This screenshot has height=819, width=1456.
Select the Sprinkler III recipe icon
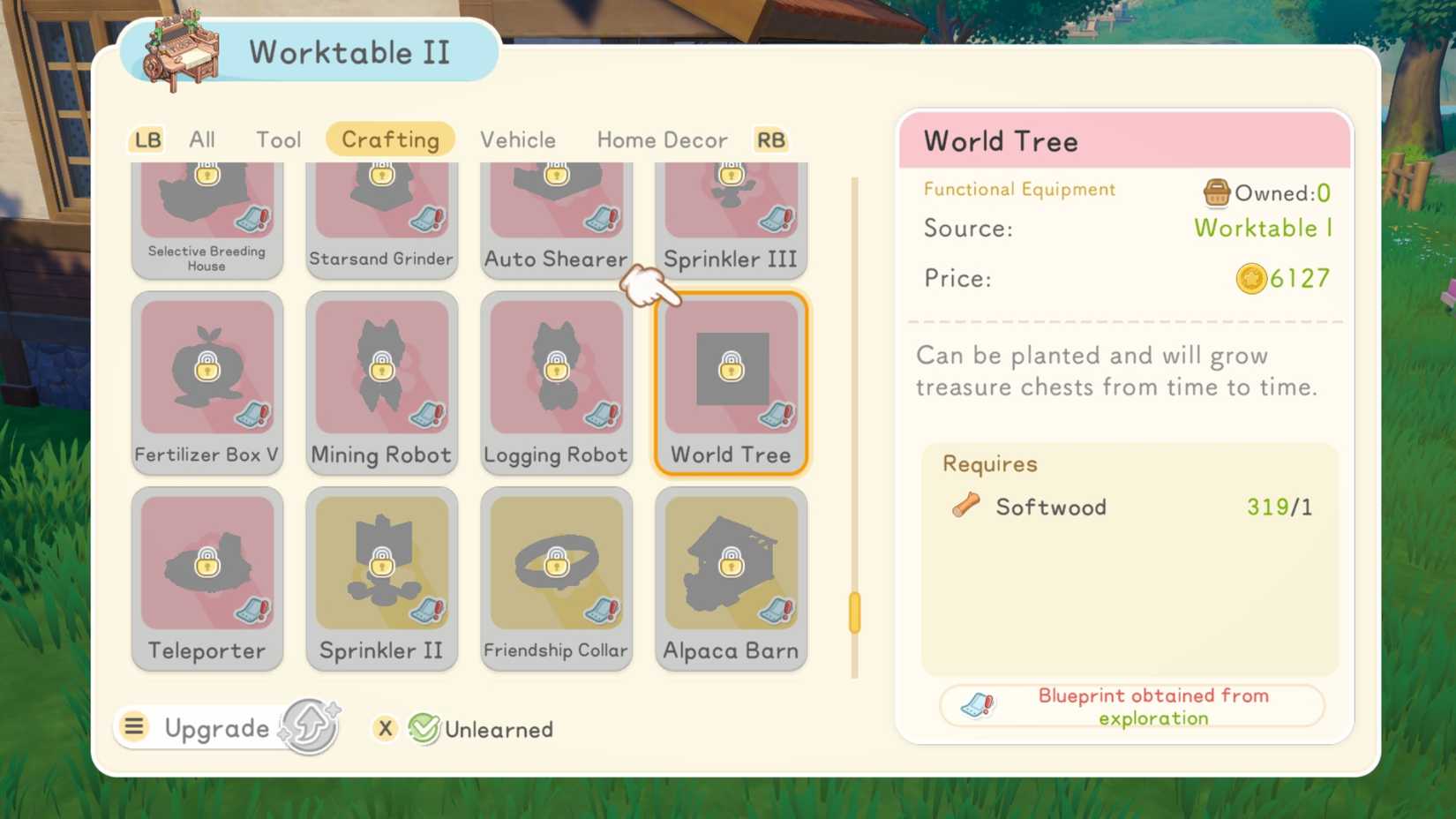tap(731, 203)
